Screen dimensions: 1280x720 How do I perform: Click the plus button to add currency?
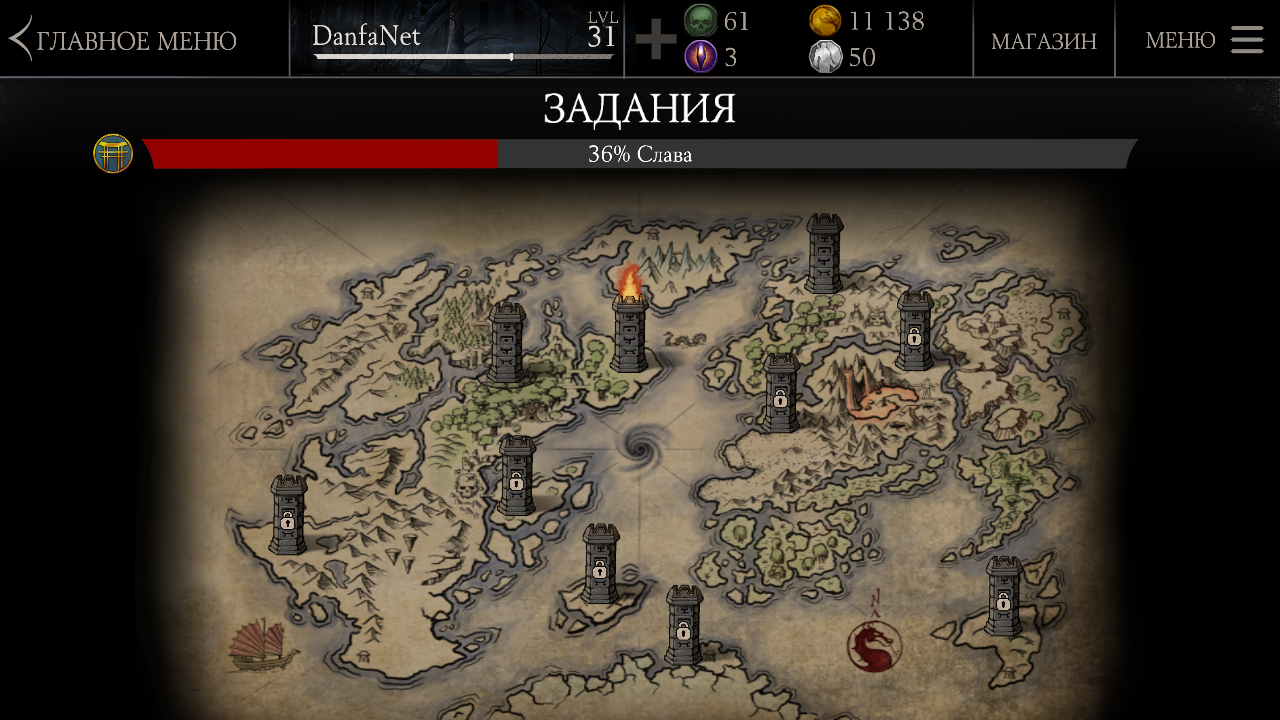coord(655,40)
